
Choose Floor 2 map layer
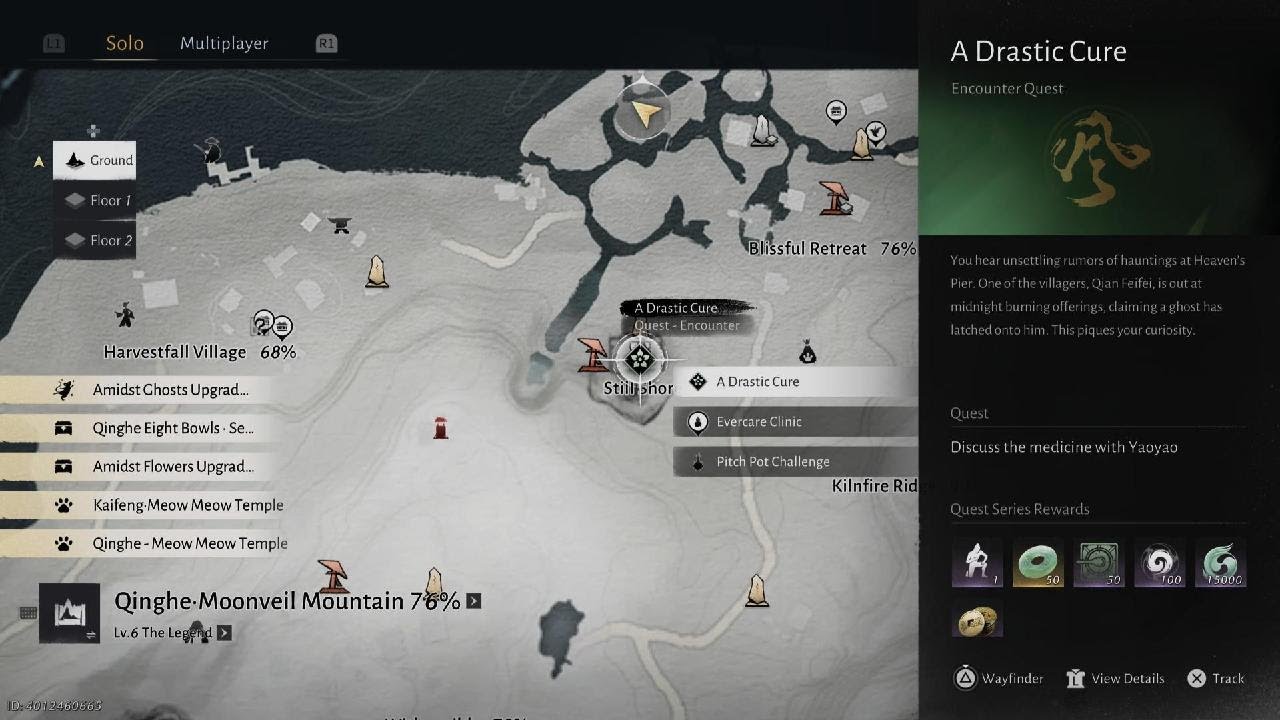point(96,240)
